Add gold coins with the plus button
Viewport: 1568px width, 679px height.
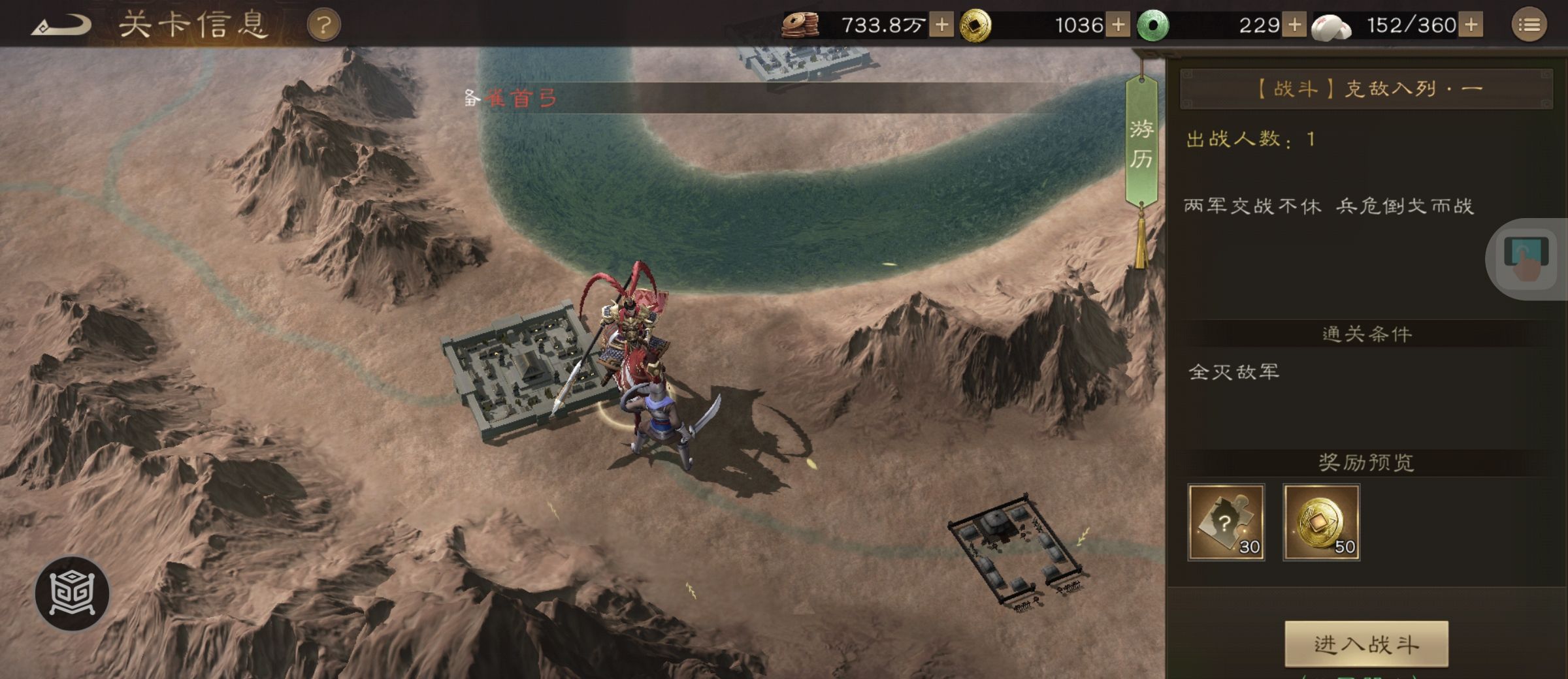click(x=1118, y=25)
